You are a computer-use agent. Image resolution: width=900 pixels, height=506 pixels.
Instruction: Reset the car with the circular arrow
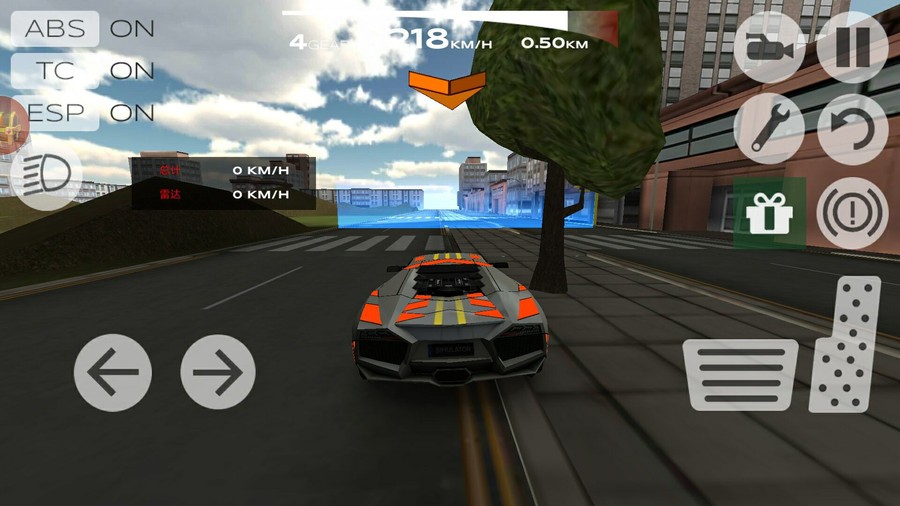click(x=852, y=129)
